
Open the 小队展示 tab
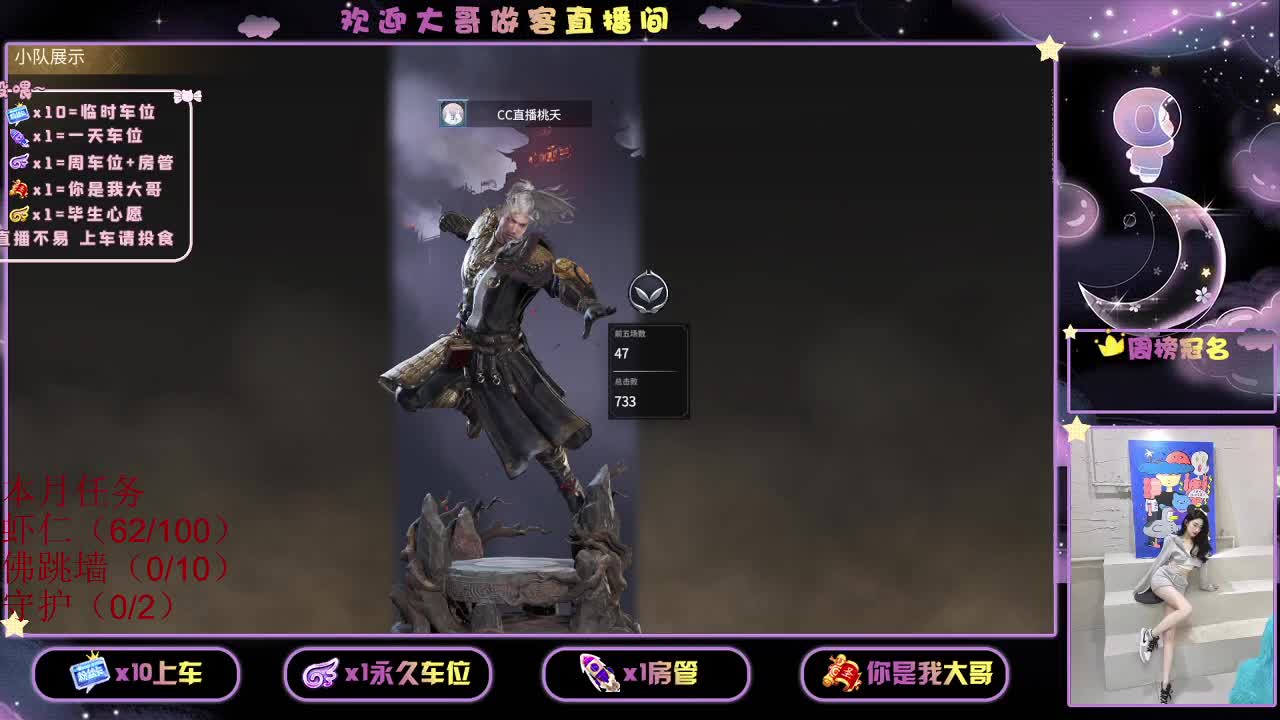47,58
